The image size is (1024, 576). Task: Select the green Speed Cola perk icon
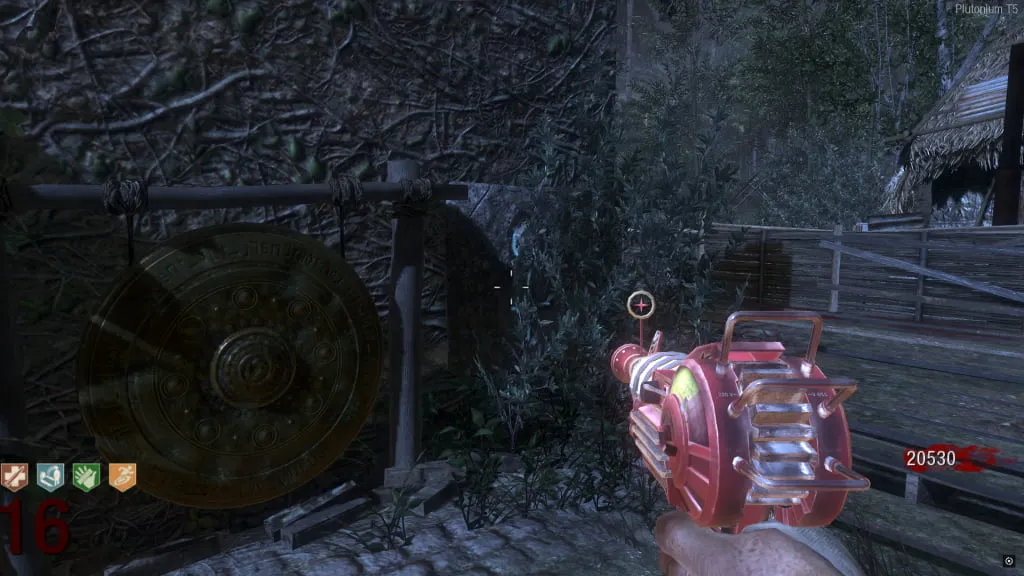pyautogui.click(x=86, y=478)
